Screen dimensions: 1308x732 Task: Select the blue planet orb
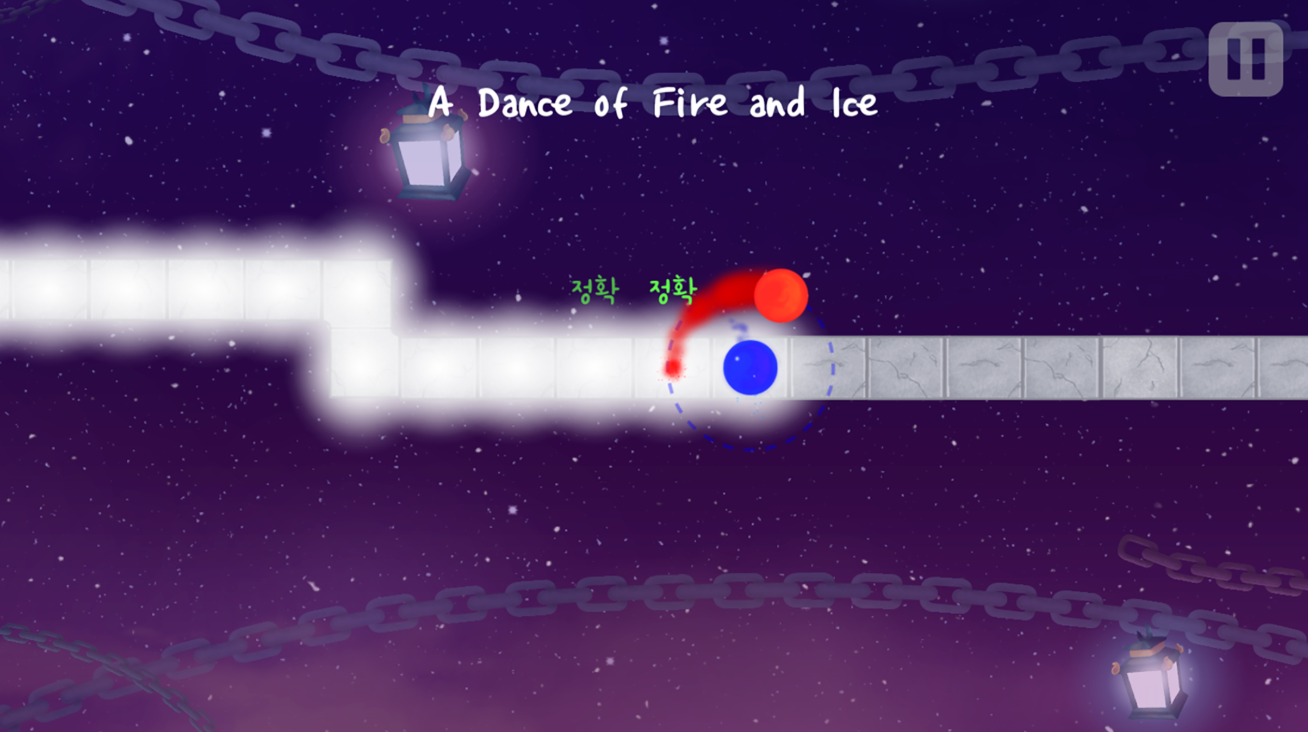pos(750,368)
